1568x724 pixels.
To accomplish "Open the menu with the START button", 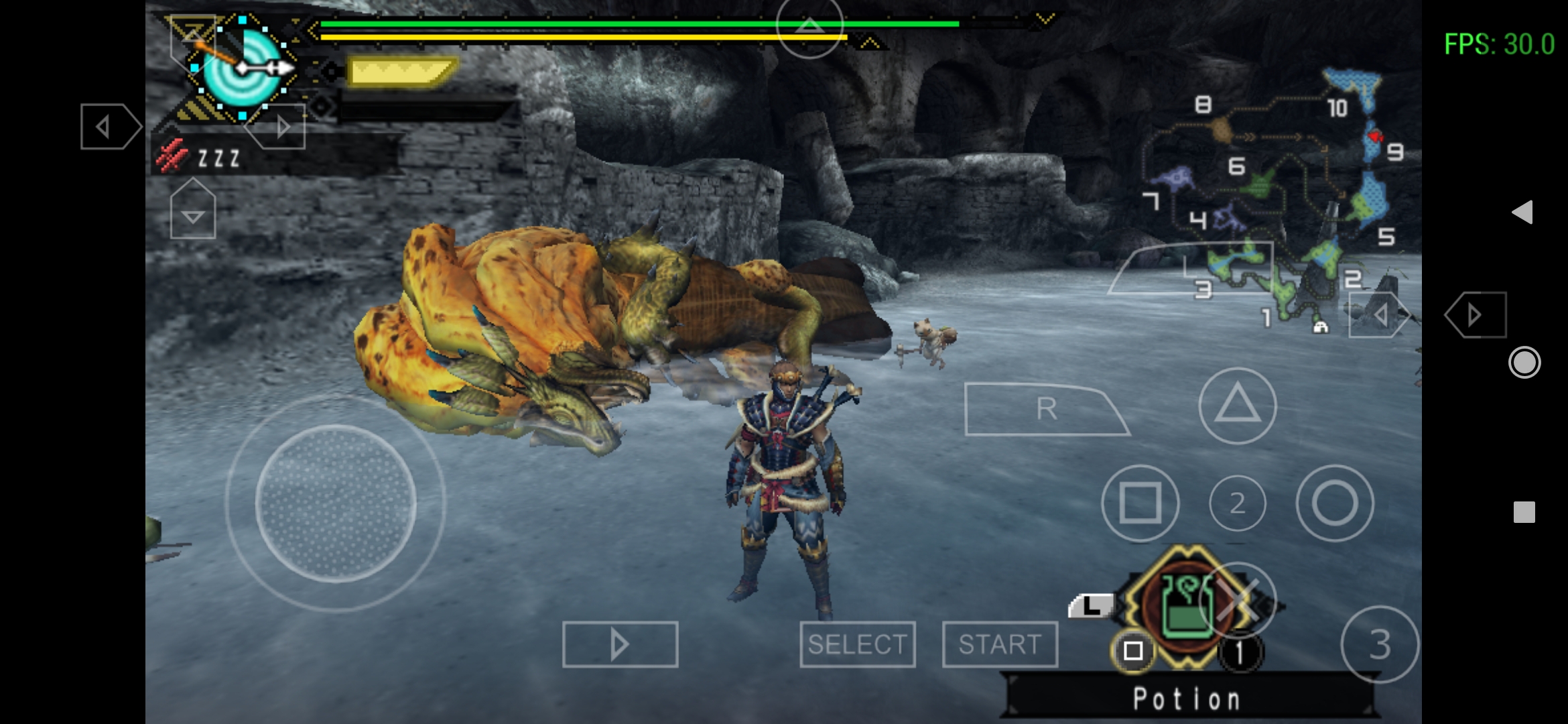I will tap(999, 644).
